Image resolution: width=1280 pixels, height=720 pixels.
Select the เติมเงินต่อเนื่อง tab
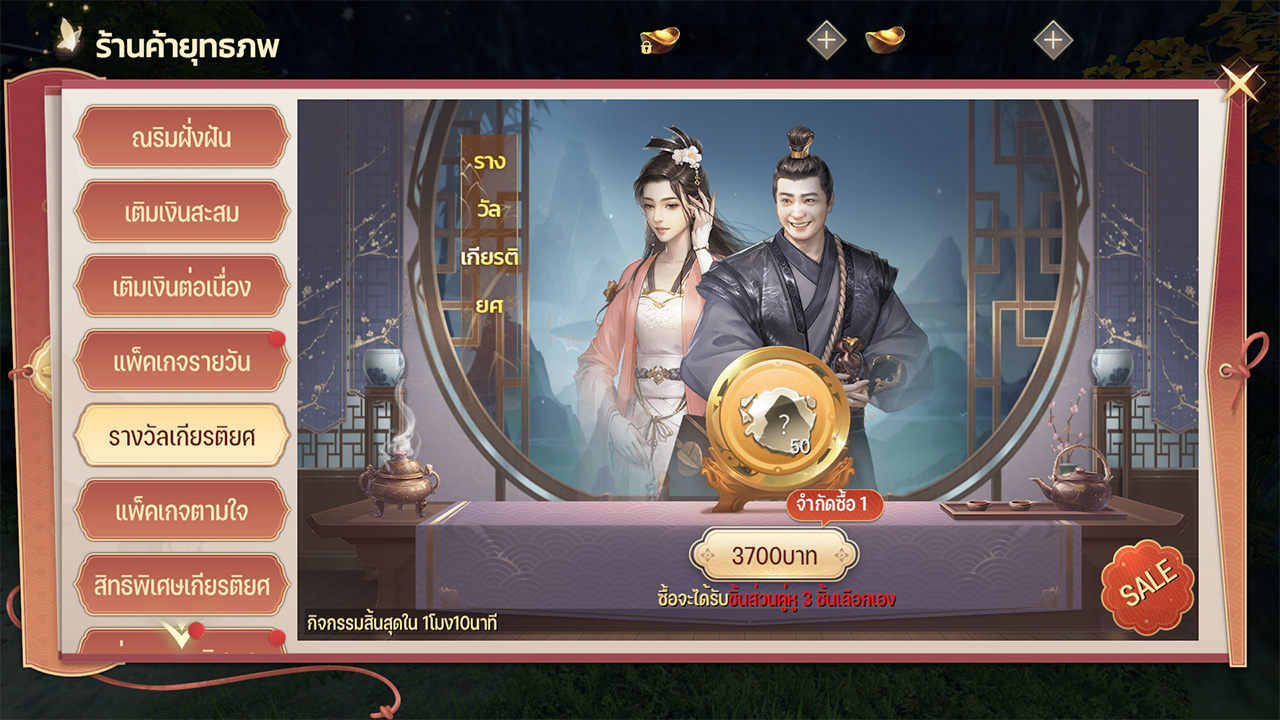181,287
